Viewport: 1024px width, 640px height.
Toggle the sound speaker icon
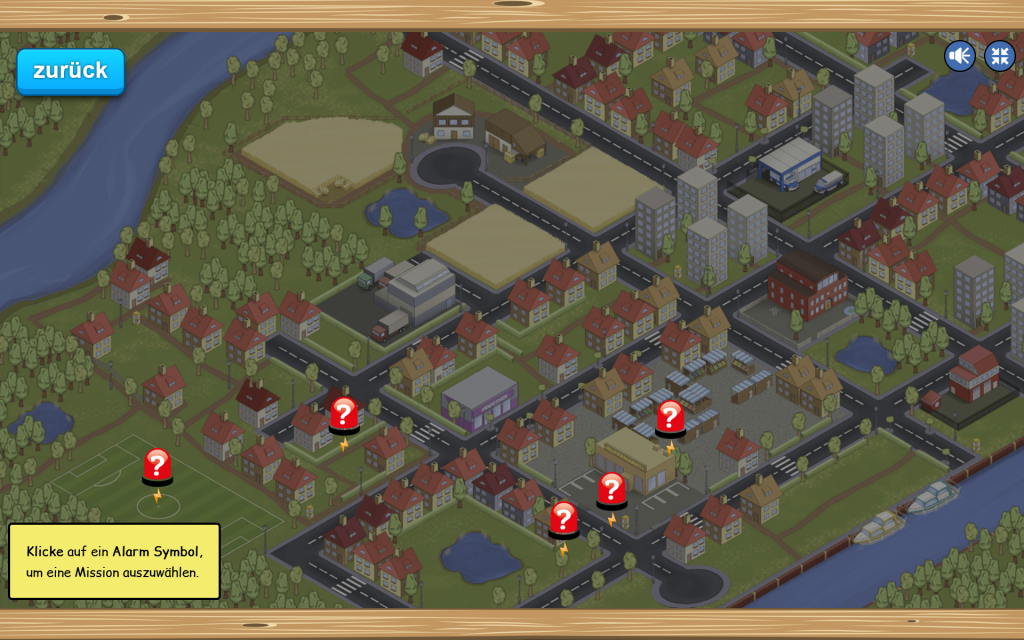point(959,56)
